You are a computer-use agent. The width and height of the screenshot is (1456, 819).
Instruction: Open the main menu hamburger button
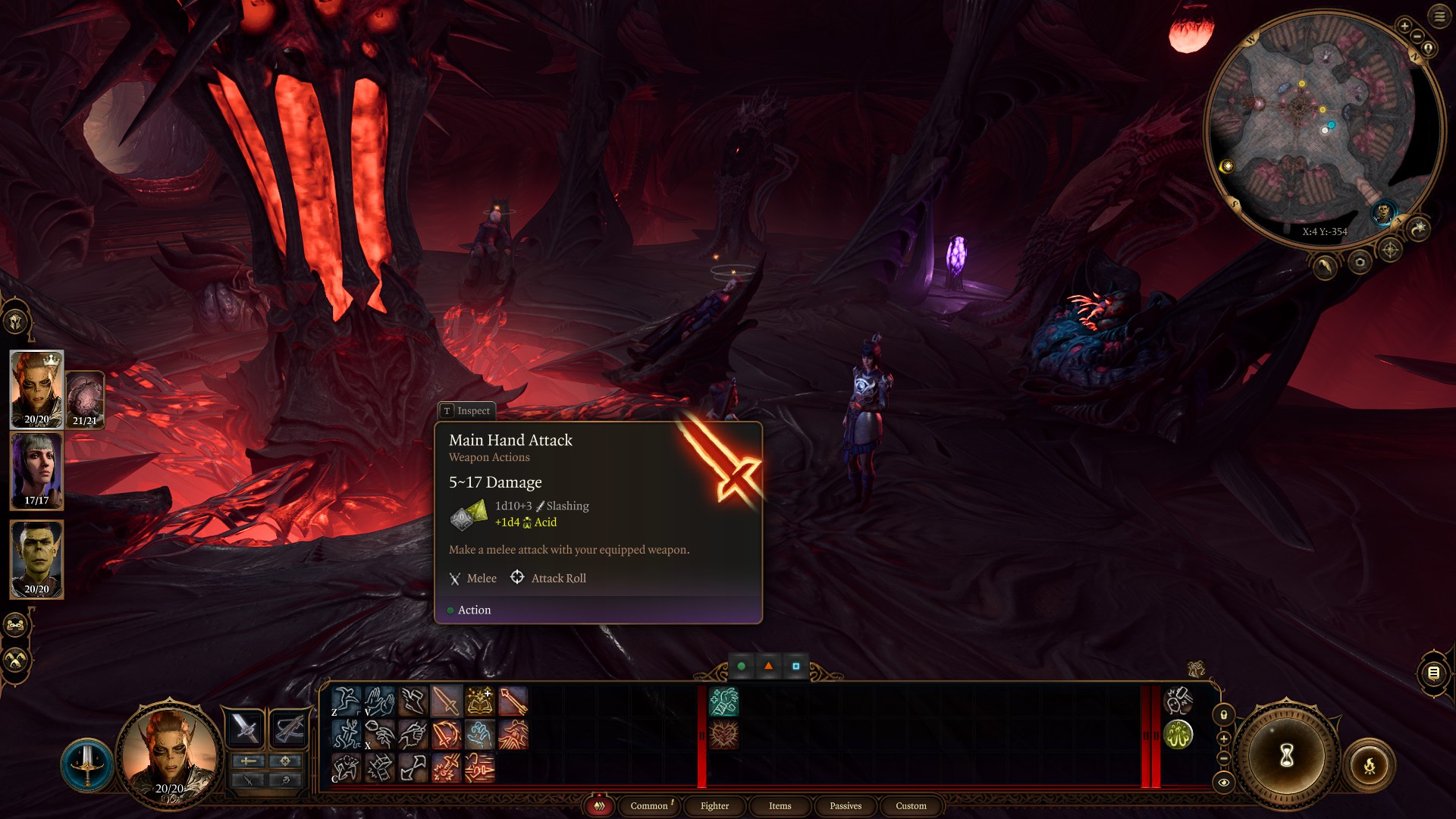[1439, 16]
